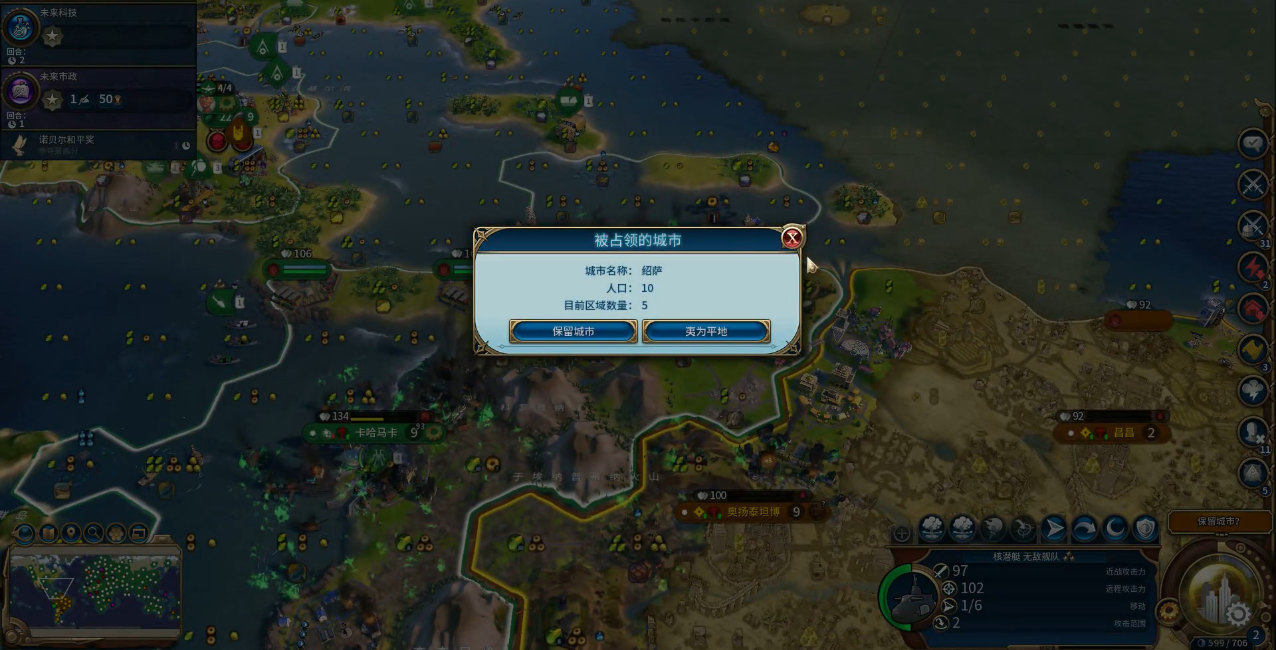Open the 未来科技 research panel

point(24,30)
